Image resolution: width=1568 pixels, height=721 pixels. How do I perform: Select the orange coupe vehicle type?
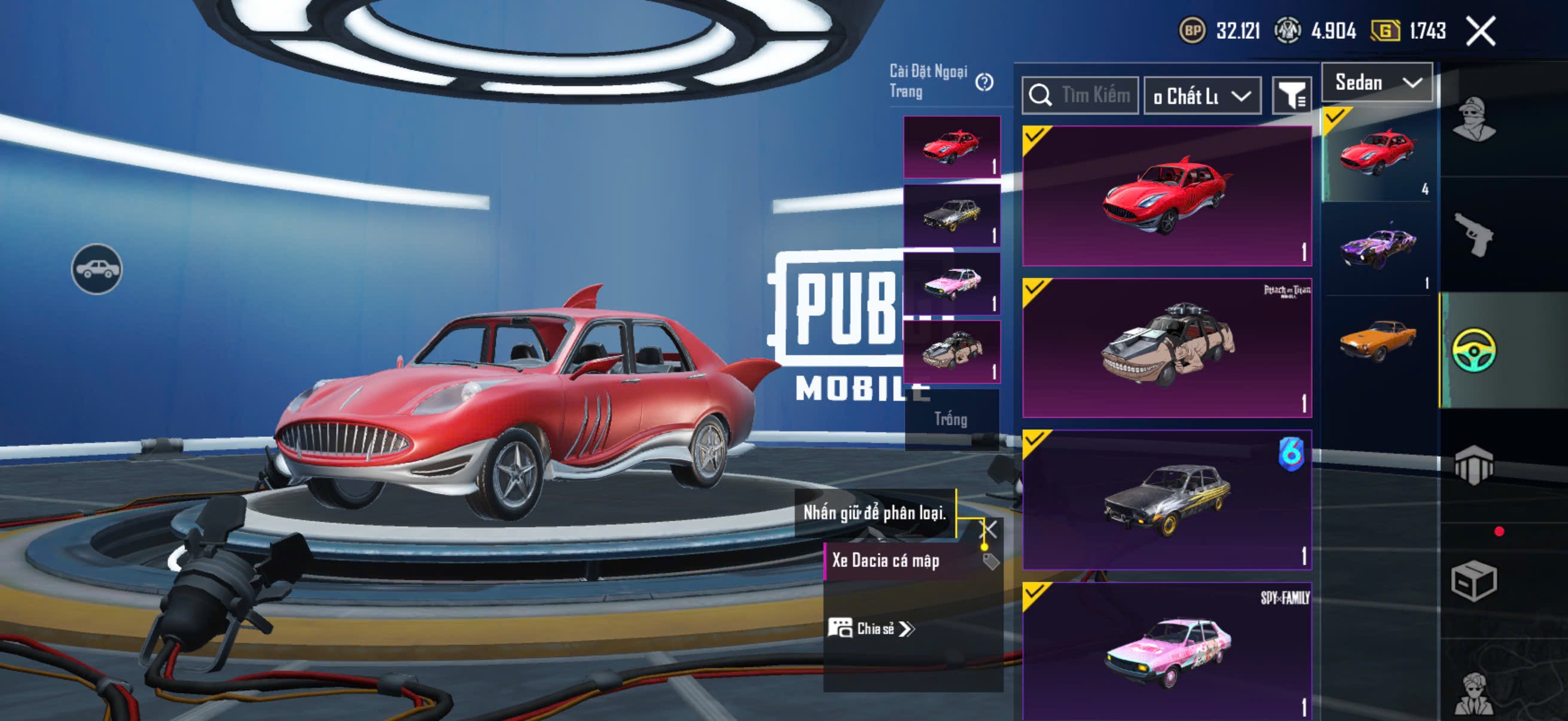pos(1378,341)
